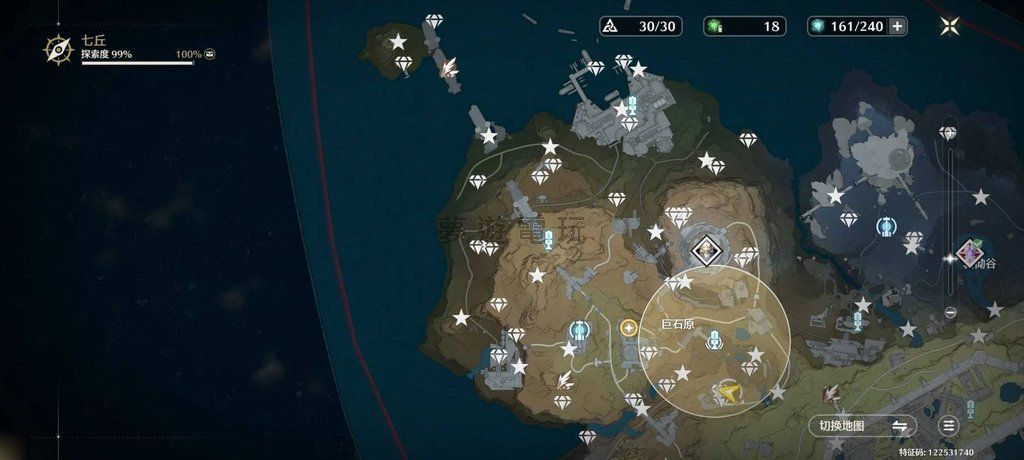Image resolution: width=1024 pixels, height=460 pixels.
Task: Select the diamond-framed boss marker
Action: pos(706,250)
